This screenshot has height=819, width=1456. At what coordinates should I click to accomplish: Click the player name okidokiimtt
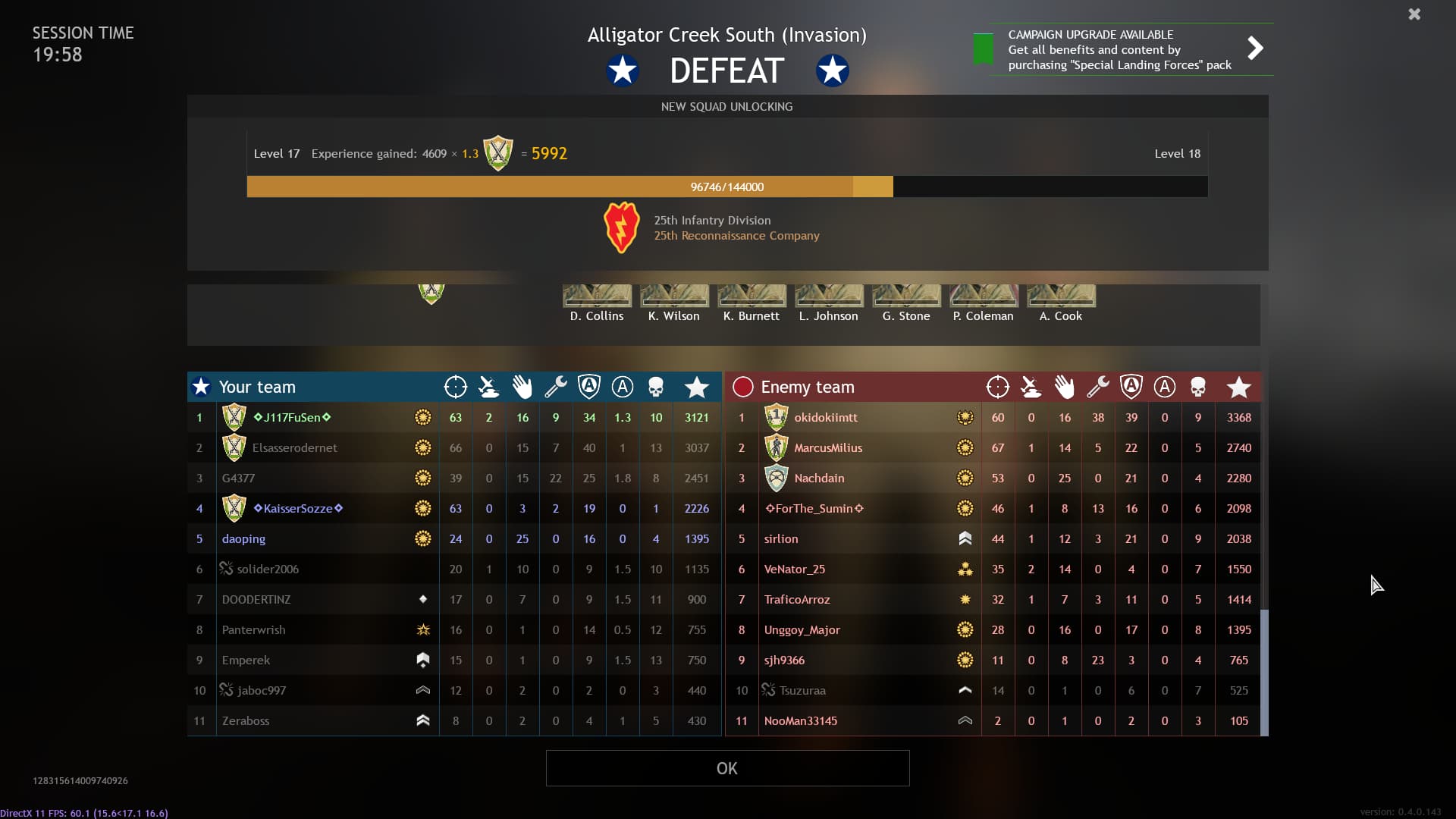pos(825,417)
